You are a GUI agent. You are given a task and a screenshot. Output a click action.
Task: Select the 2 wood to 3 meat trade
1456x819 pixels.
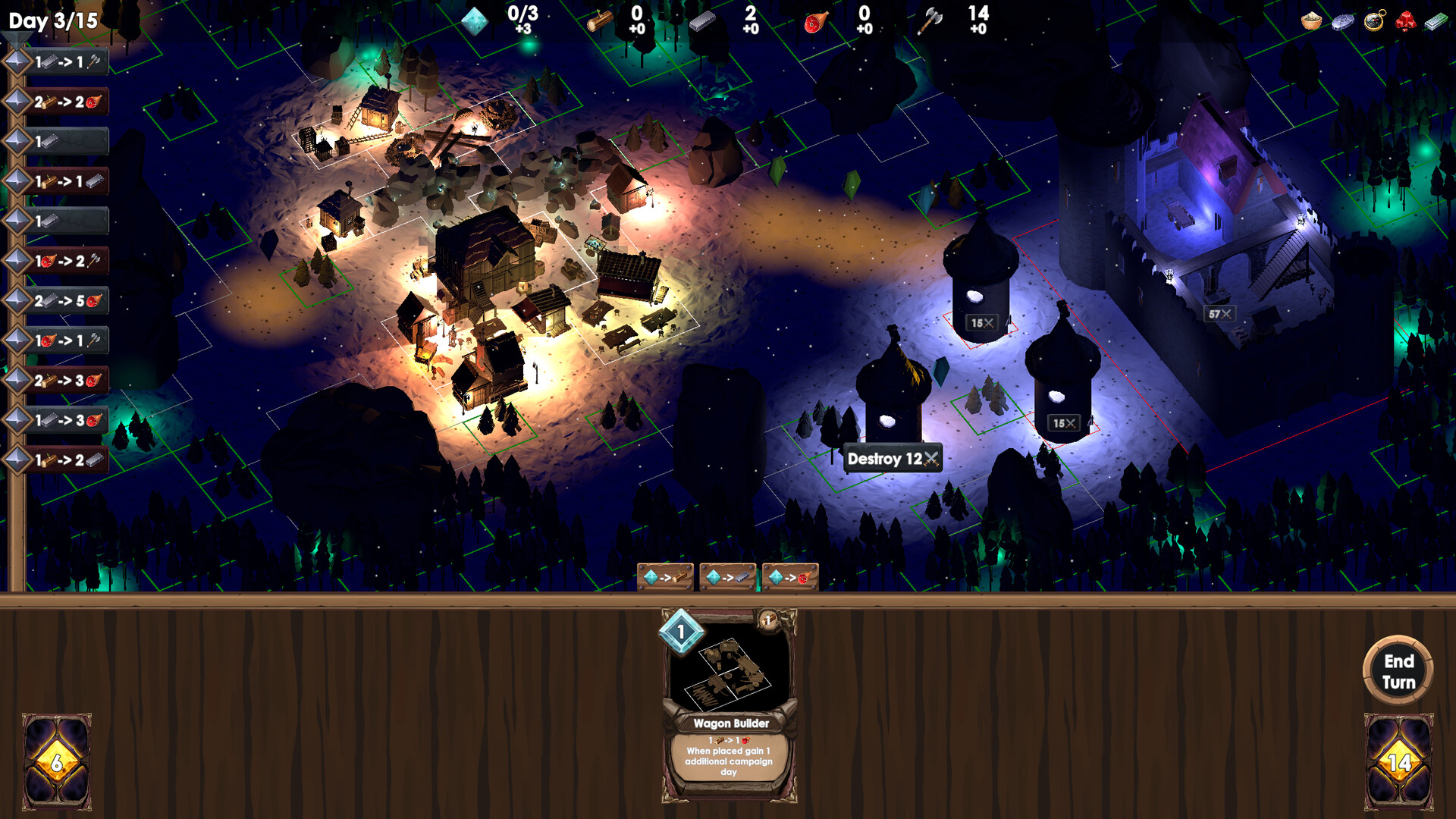67,381
